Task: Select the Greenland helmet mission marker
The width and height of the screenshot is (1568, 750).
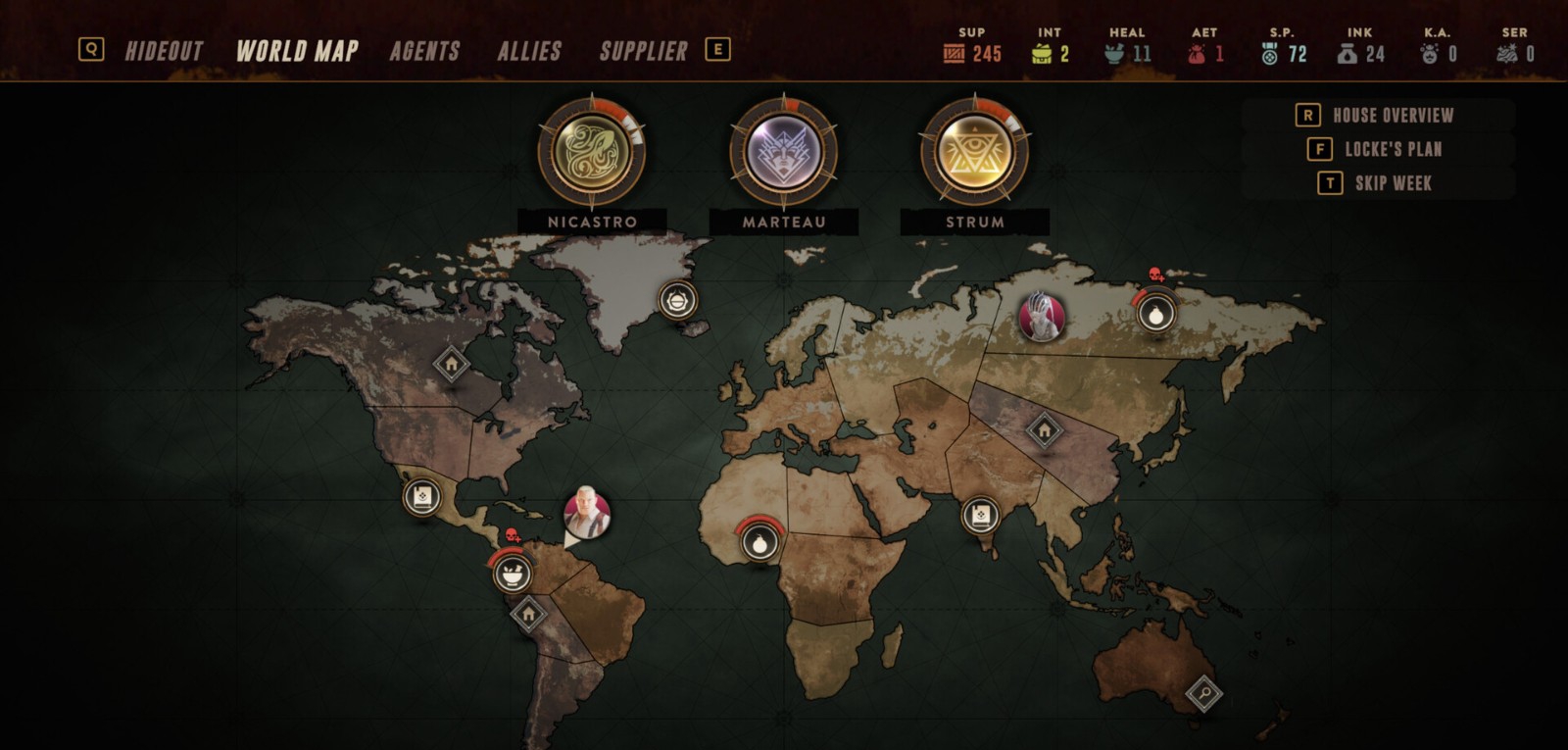Action: coord(677,299)
